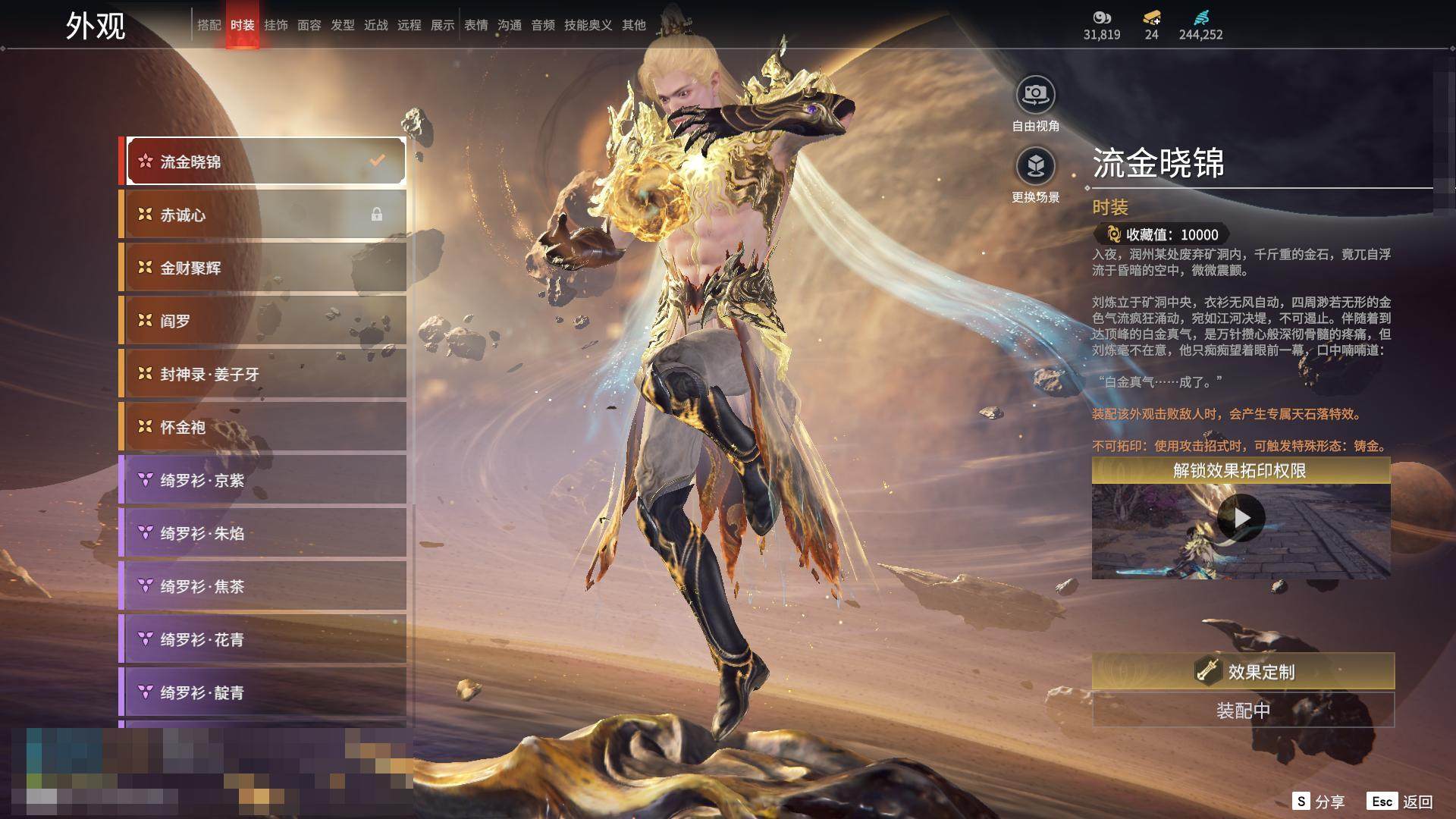This screenshot has height=819, width=1456.
Task: Choose the 赤诚心 outfit entry
Action: coord(264,215)
